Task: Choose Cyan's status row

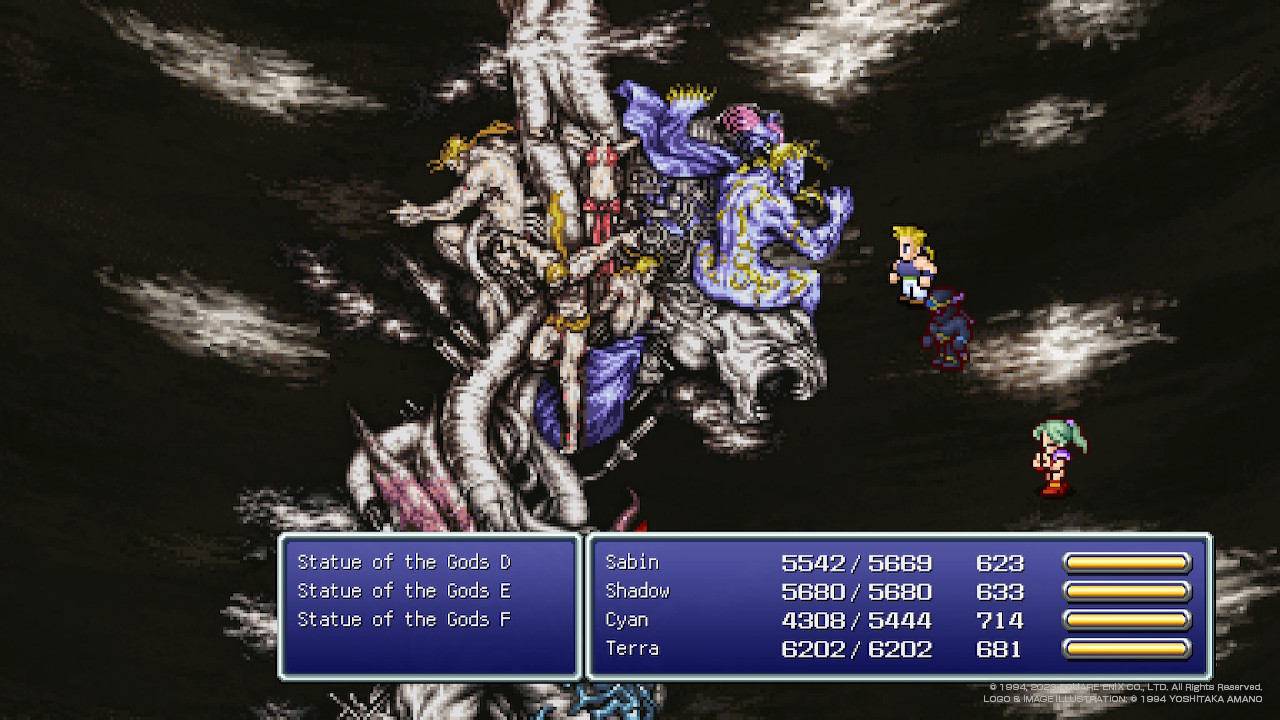Action: coord(627,620)
